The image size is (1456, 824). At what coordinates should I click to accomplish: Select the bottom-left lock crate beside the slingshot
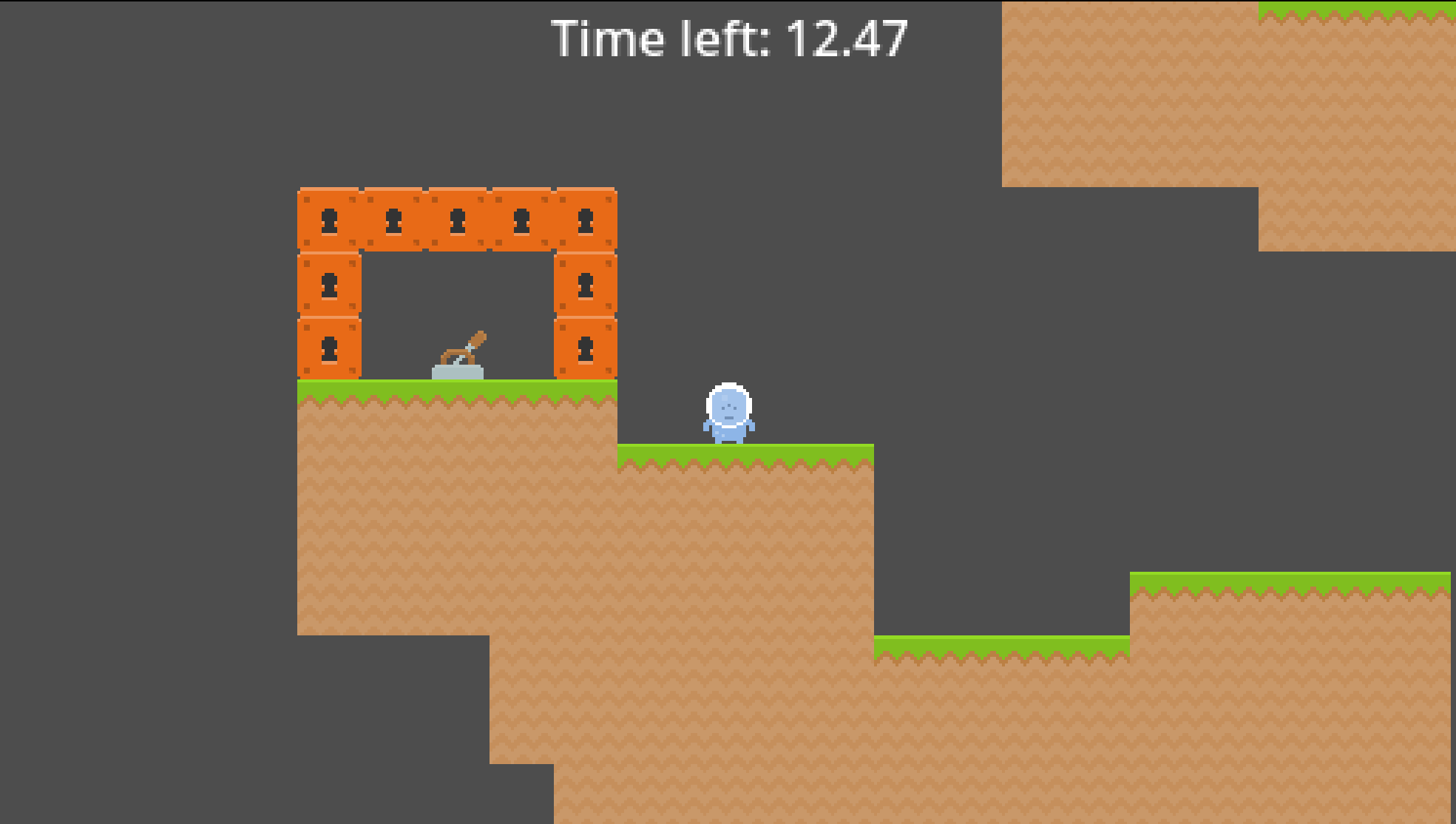pyautogui.click(x=328, y=348)
